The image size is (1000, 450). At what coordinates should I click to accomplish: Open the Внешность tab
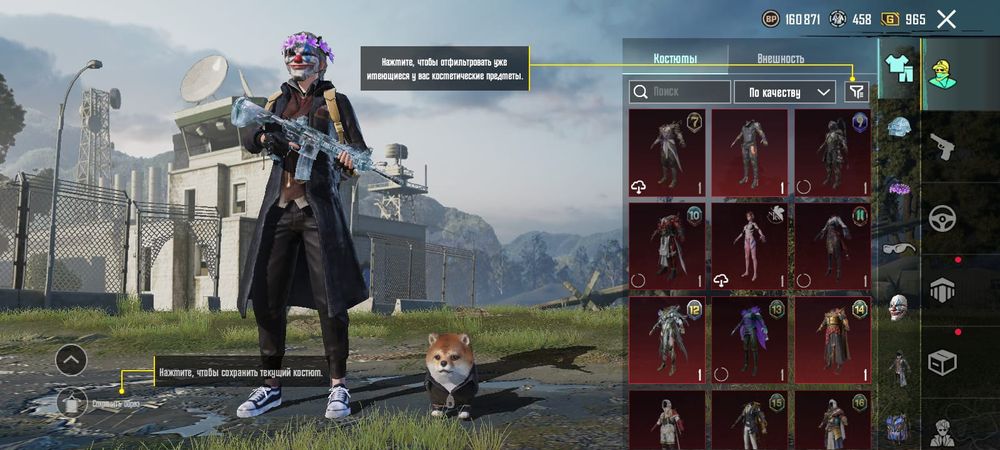780,59
